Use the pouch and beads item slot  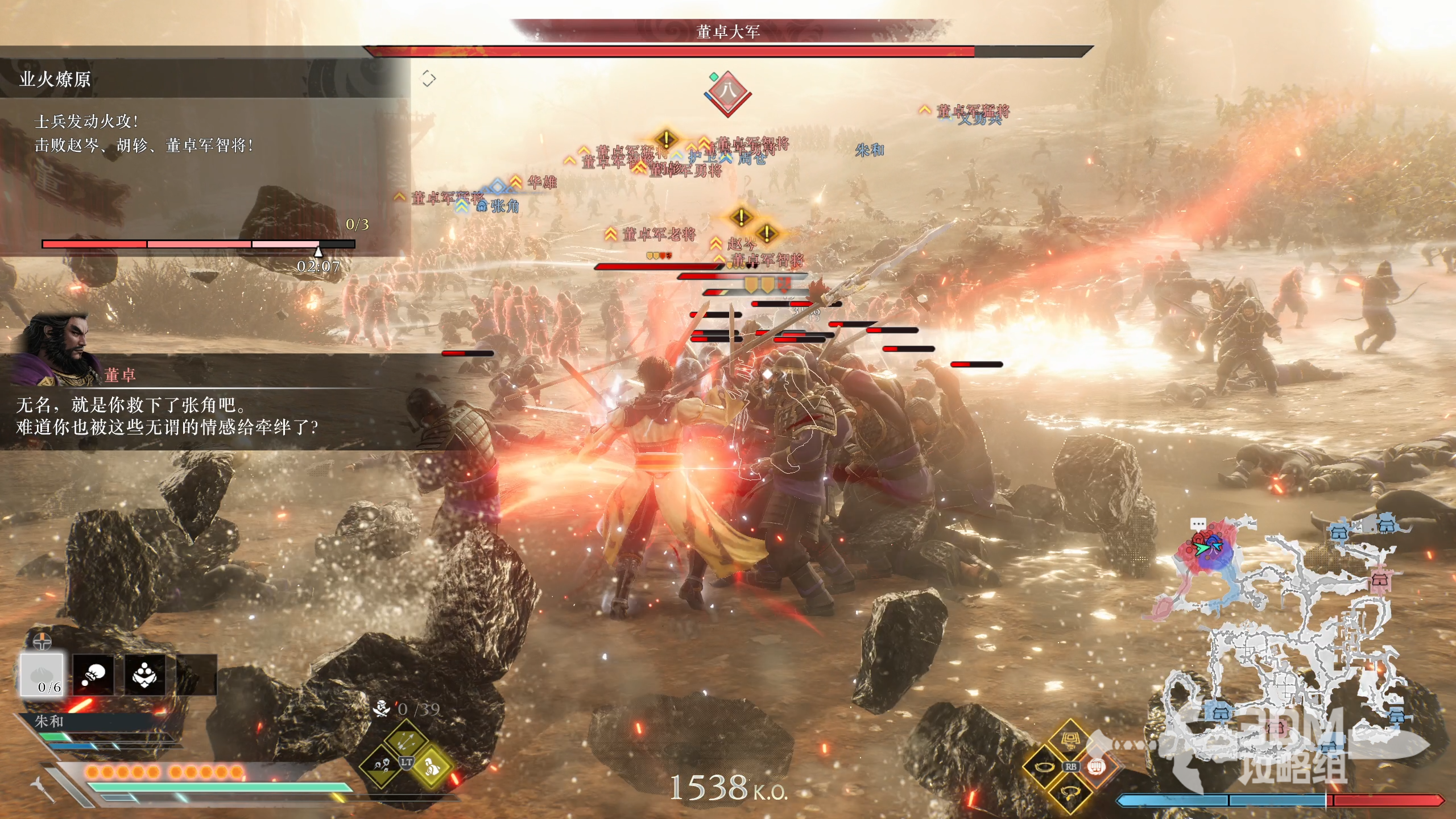(x=93, y=675)
